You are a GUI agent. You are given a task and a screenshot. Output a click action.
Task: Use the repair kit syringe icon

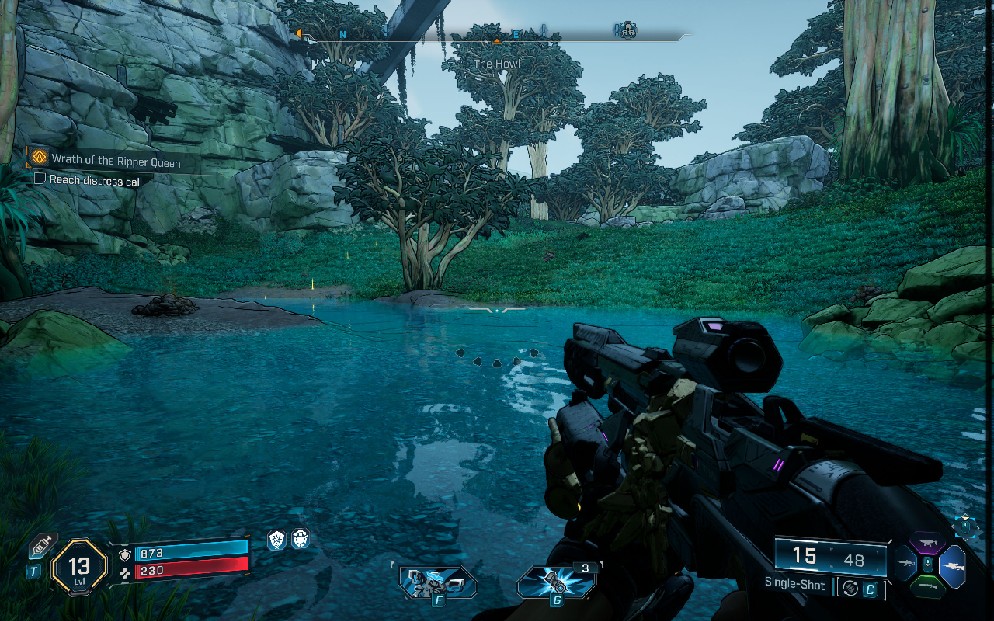41,547
